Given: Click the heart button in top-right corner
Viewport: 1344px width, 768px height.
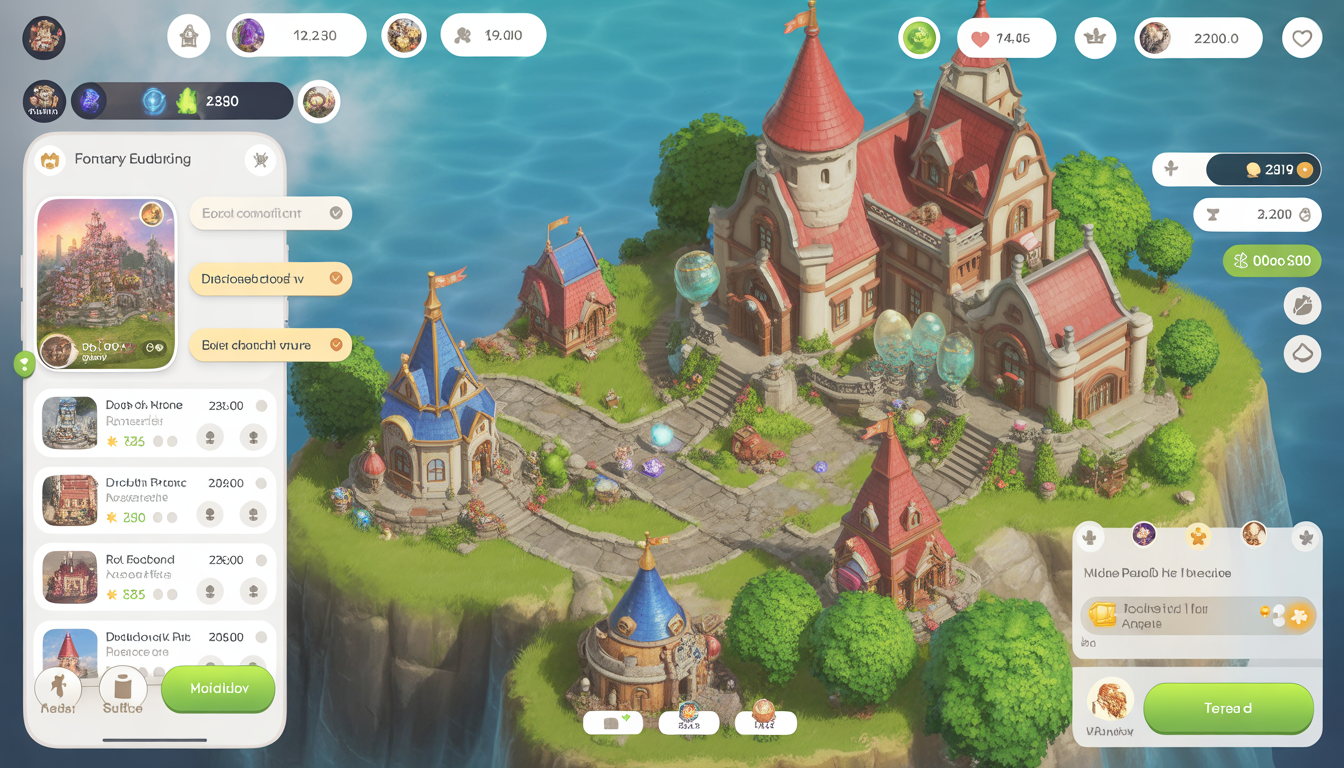Looking at the screenshot, I should pyautogui.click(x=1301, y=38).
